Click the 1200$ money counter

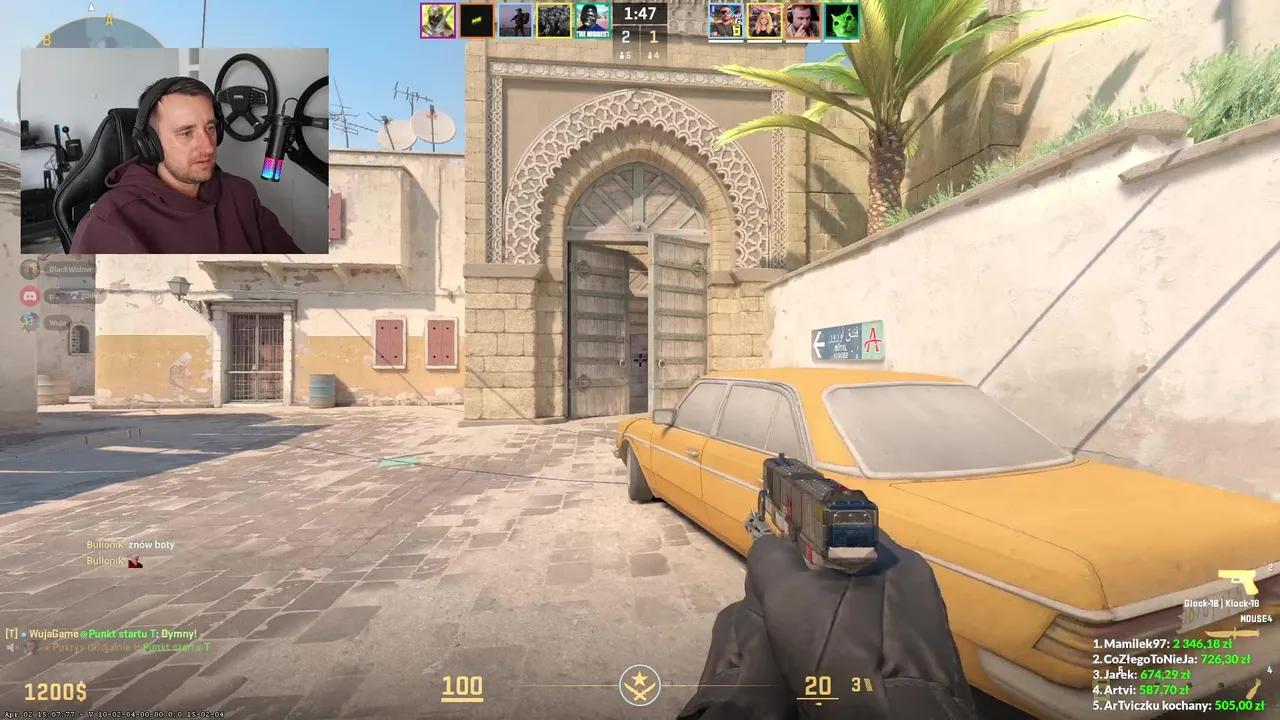tap(55, 691)
